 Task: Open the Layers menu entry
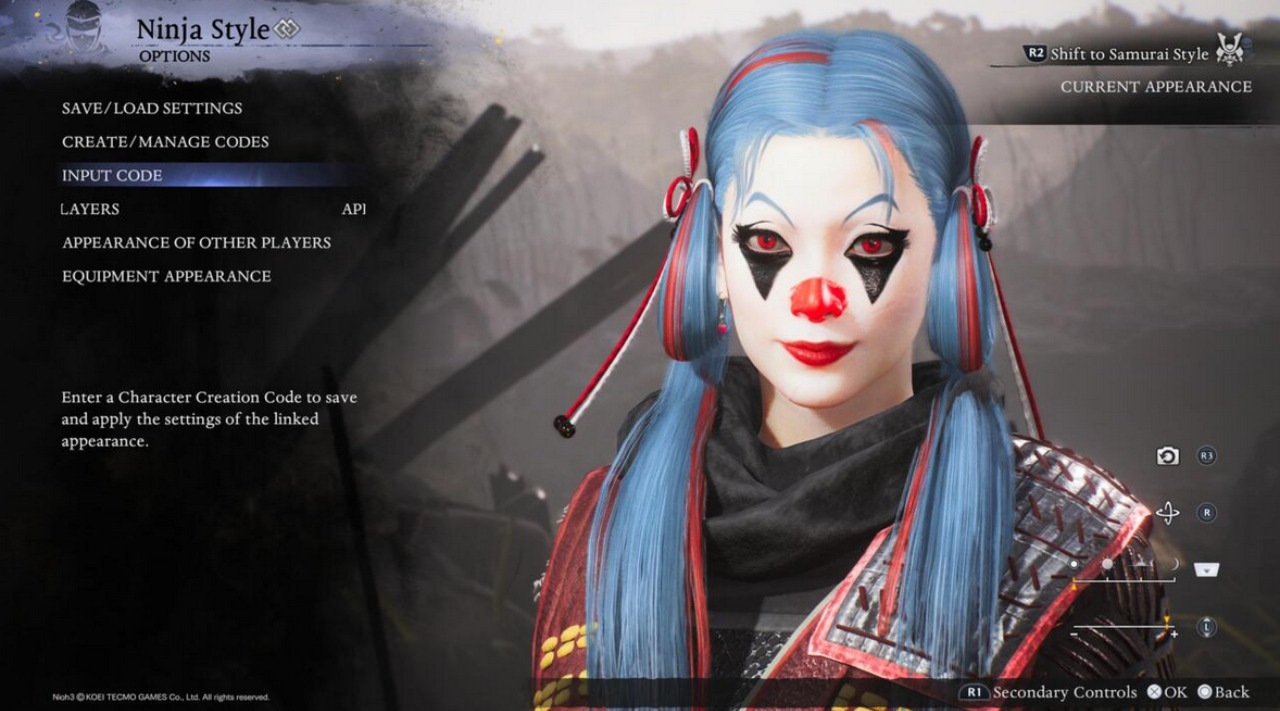tap(90, 209)
